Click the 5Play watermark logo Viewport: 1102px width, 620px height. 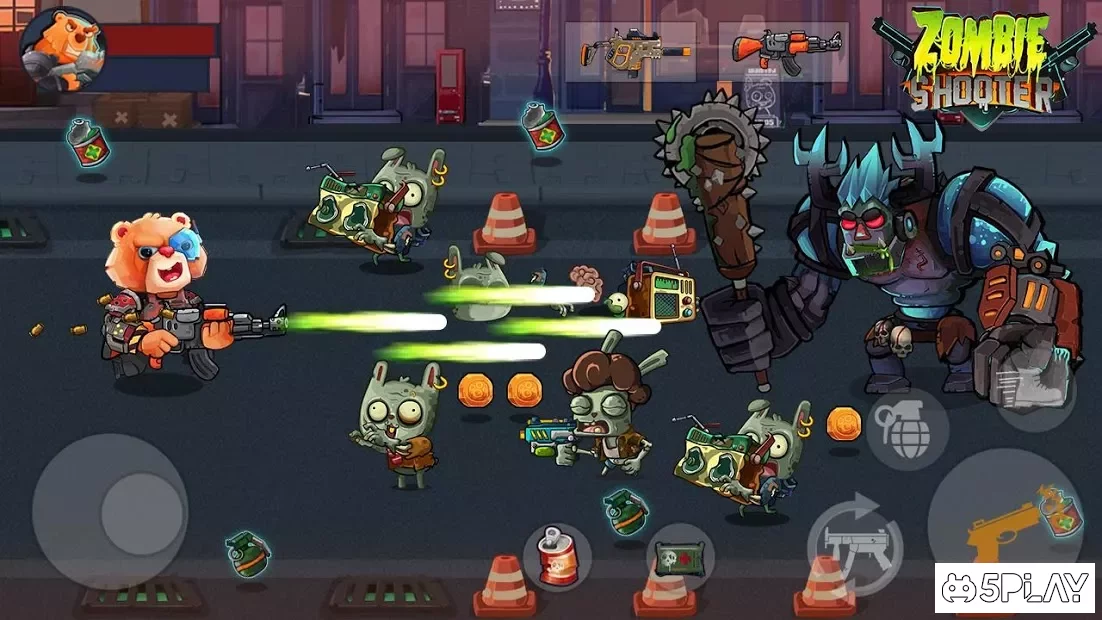pos(1014,588)
